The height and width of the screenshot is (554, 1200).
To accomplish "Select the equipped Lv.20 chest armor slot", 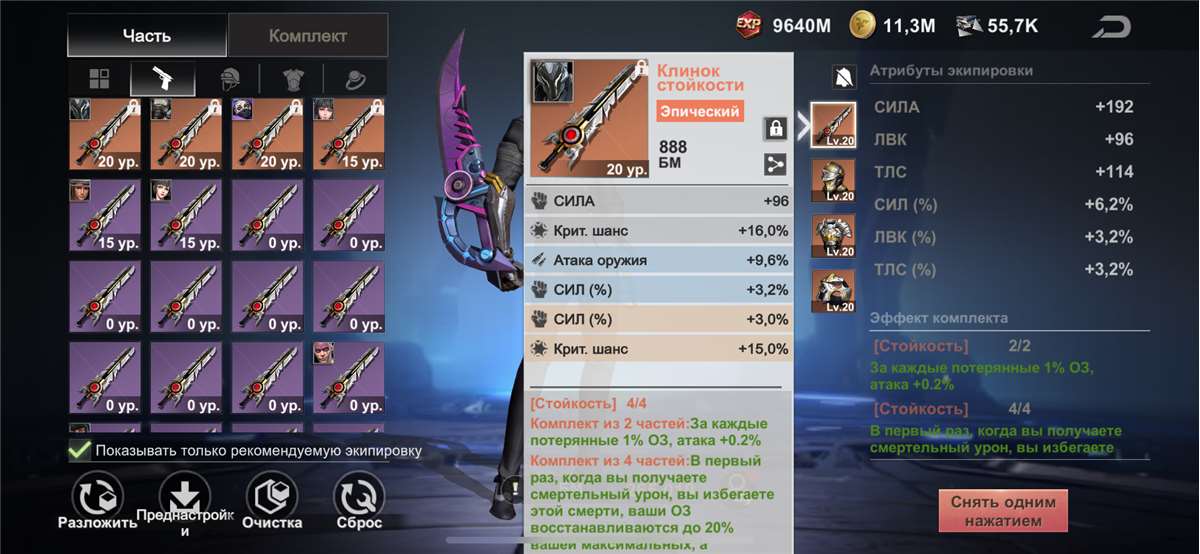I will click(832, 236).
